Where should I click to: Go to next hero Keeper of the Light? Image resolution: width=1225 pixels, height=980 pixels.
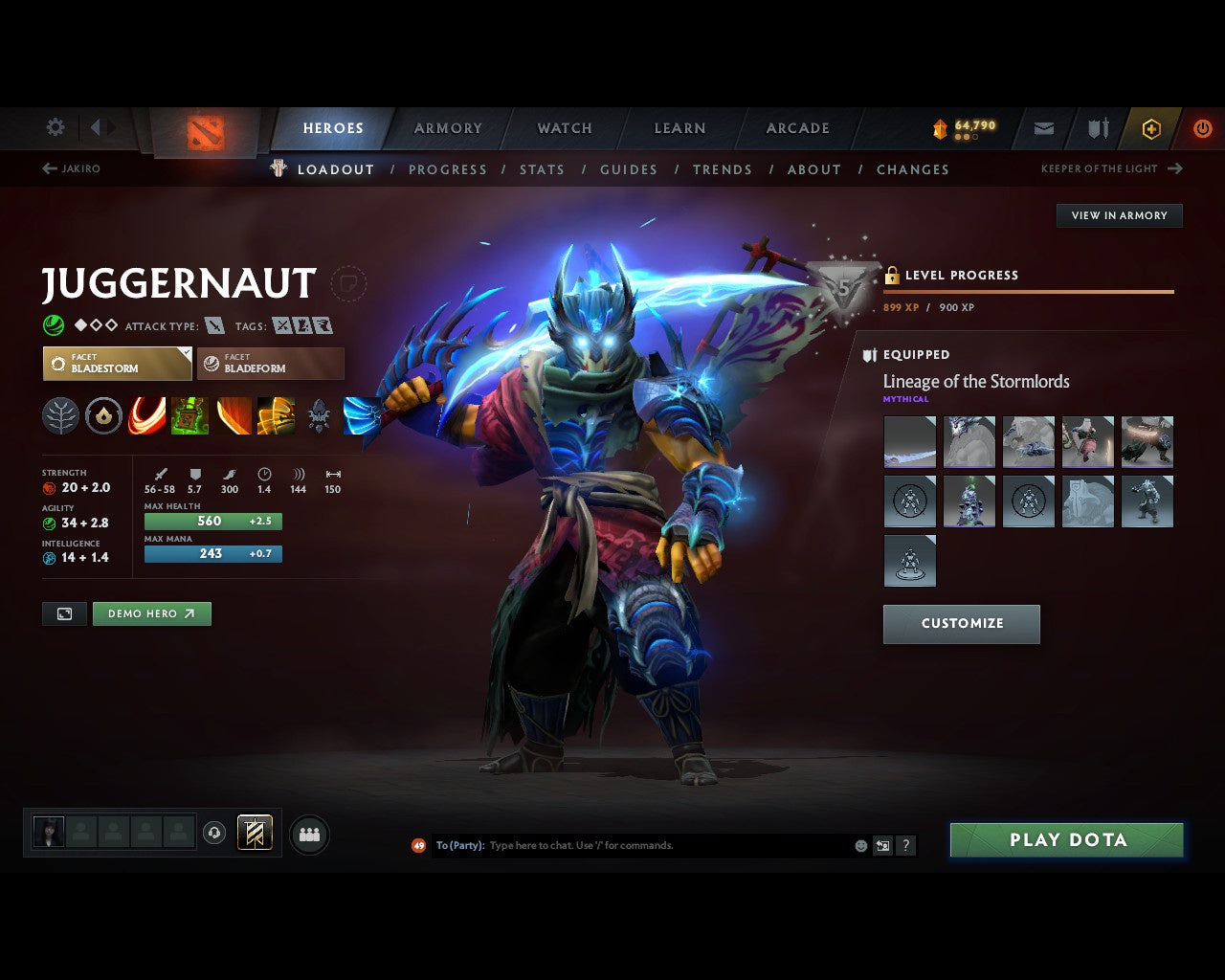tap(1111, 168)
